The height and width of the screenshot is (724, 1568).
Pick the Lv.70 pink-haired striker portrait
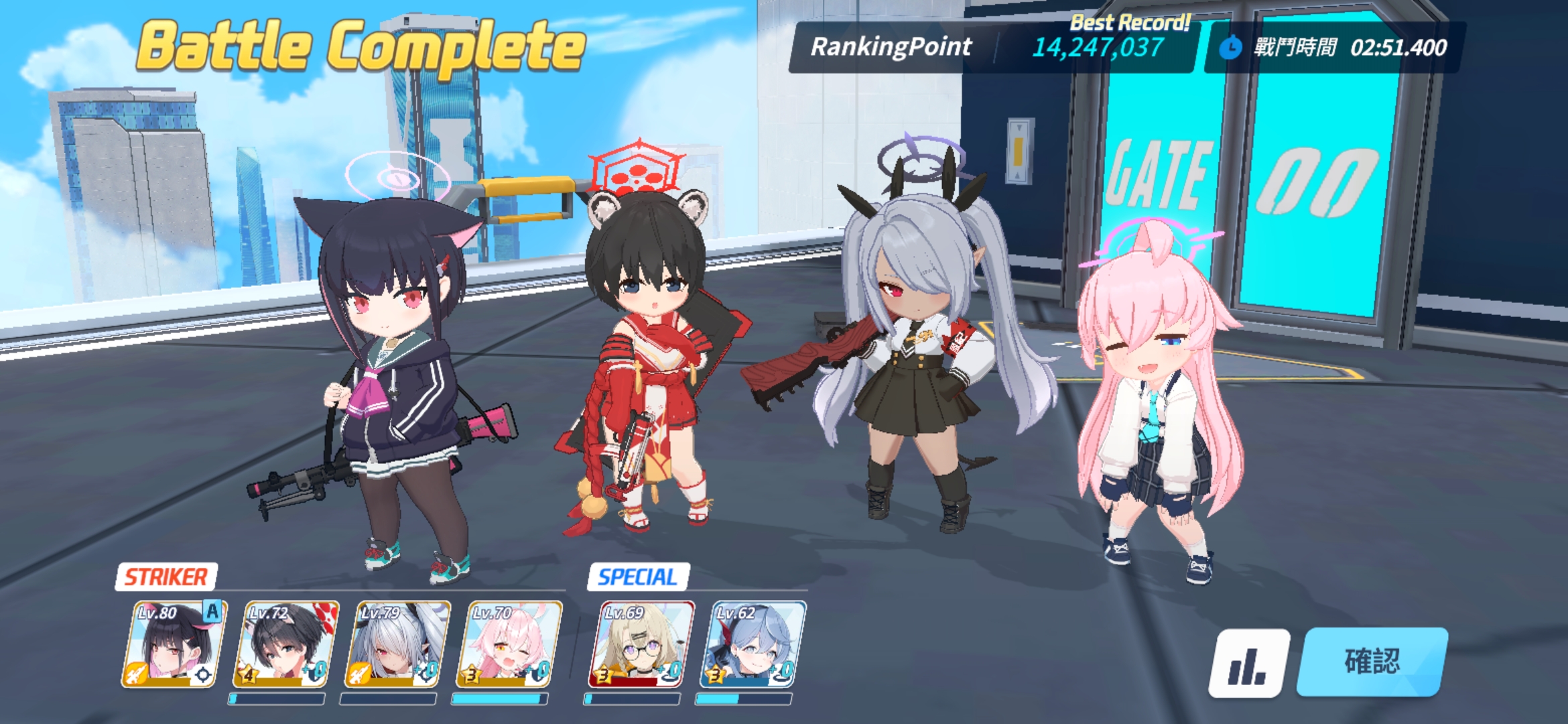point(508,644)
